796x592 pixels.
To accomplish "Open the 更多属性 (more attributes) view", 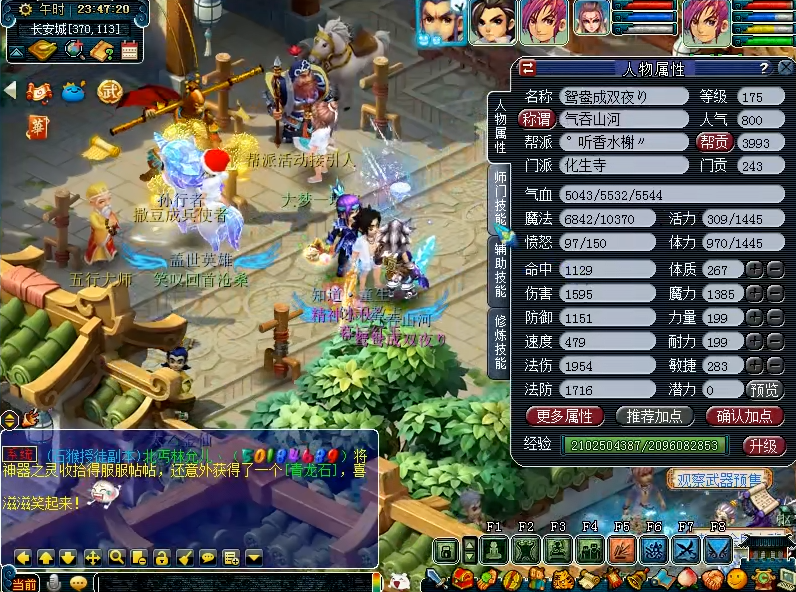I will [565, 416].
